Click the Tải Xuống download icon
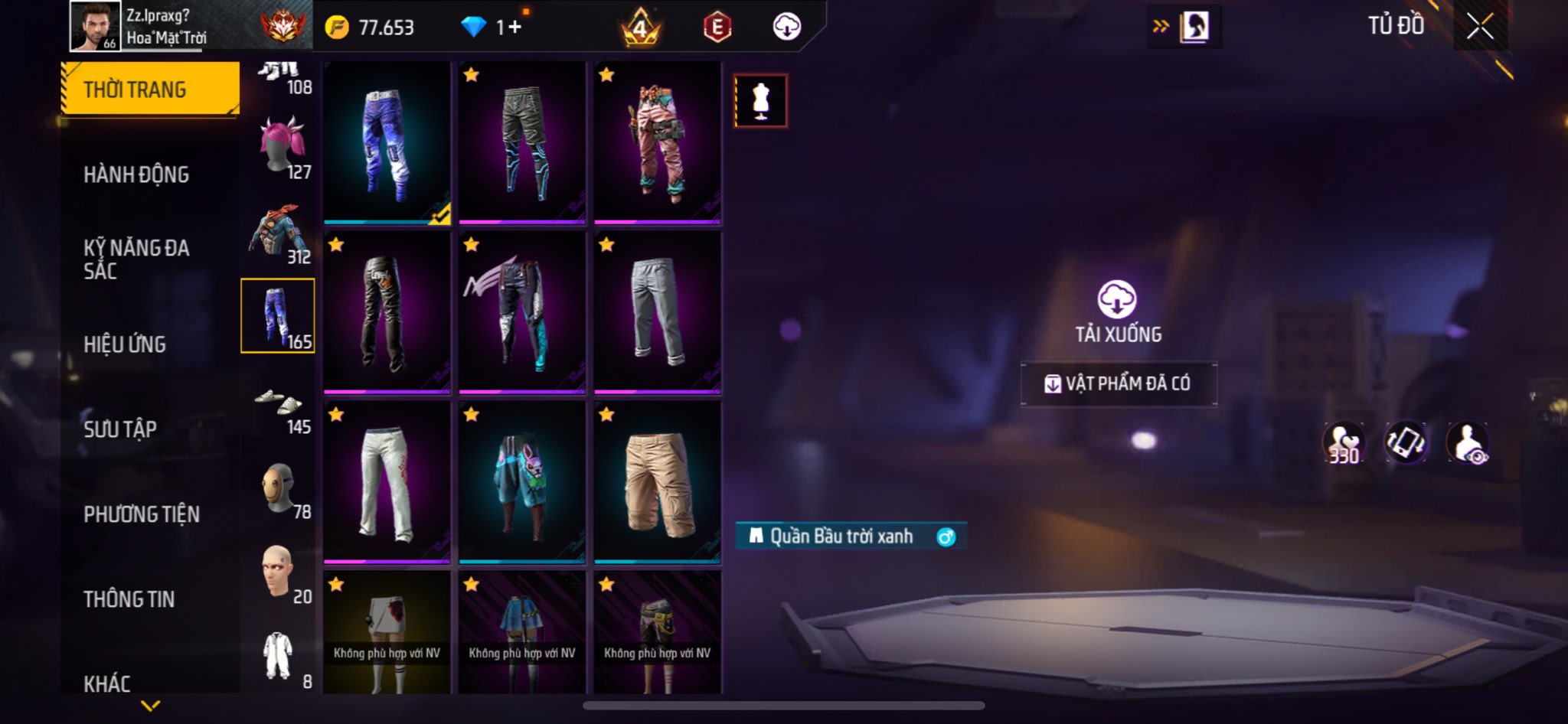This screenshot has height=724, width=1568. click(1117, 299)
